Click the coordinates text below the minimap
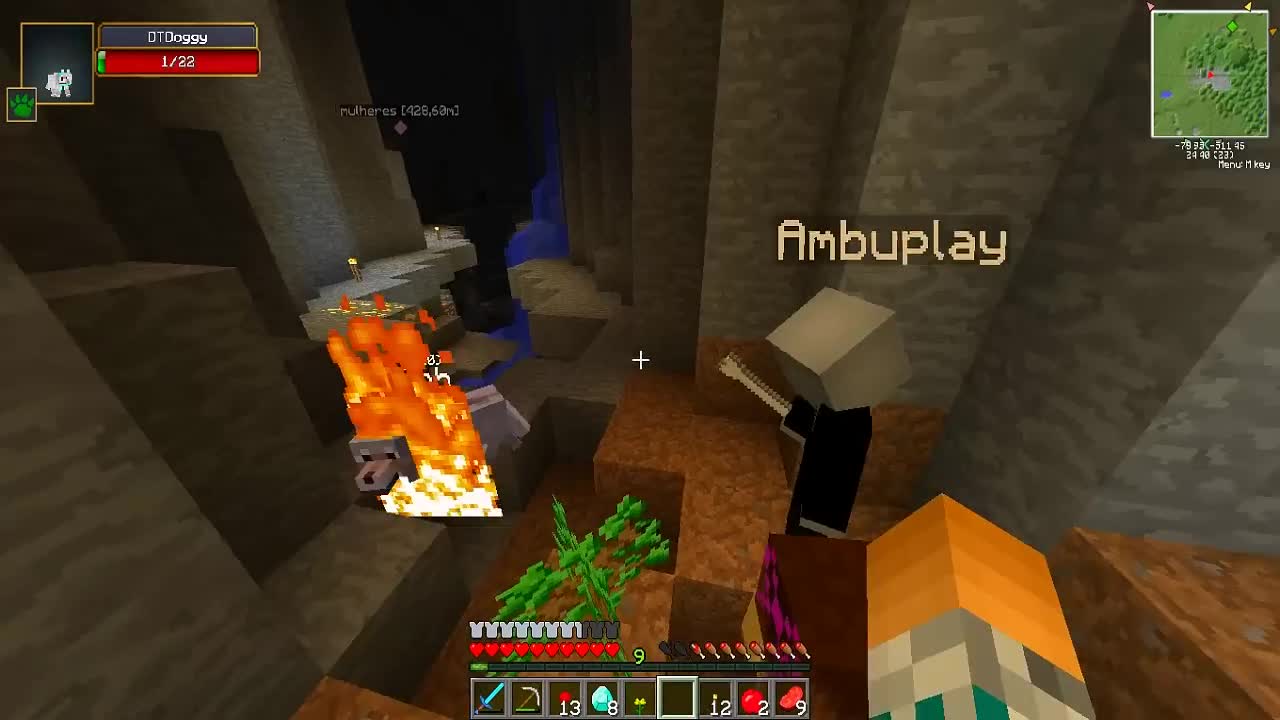Image resolution: width=1280 pixels, height=720 pixels. [1208, 147]
